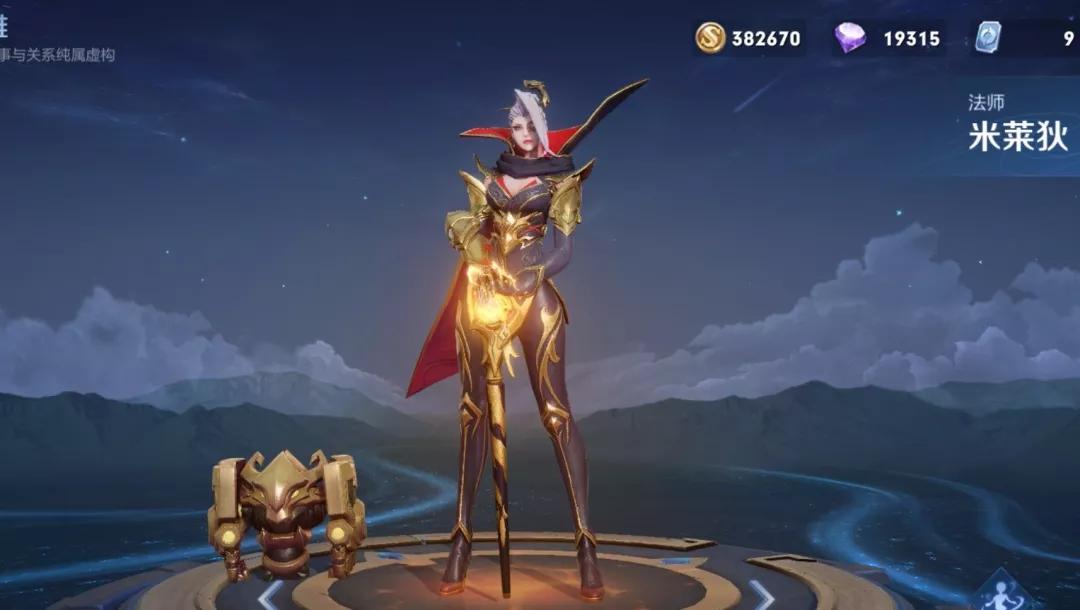Screen dimensions: 1080x610
Task: Tap the gold coin currency icon
Action: (711, 38)
